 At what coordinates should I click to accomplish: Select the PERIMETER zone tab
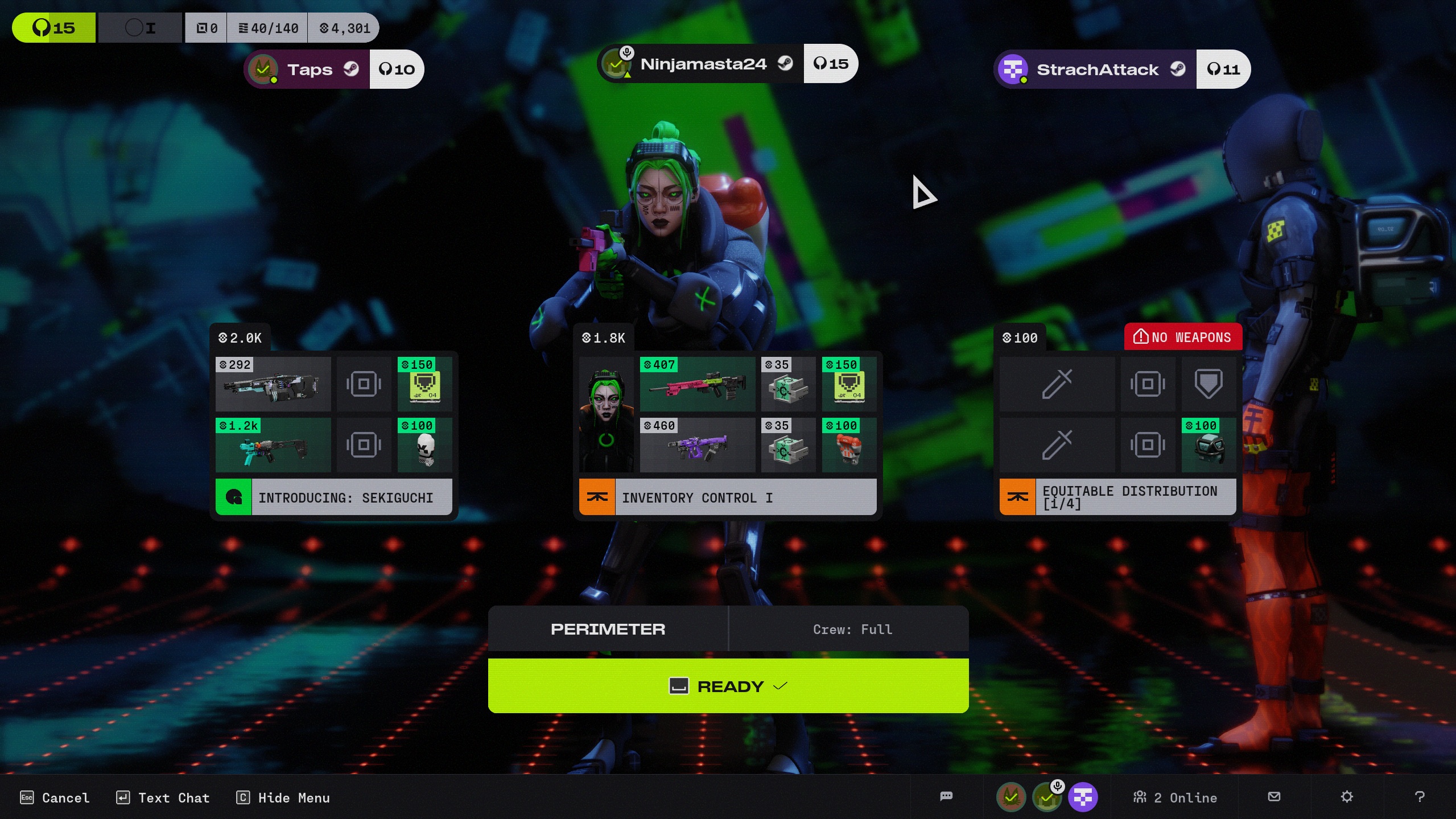[x=608, y=629]
